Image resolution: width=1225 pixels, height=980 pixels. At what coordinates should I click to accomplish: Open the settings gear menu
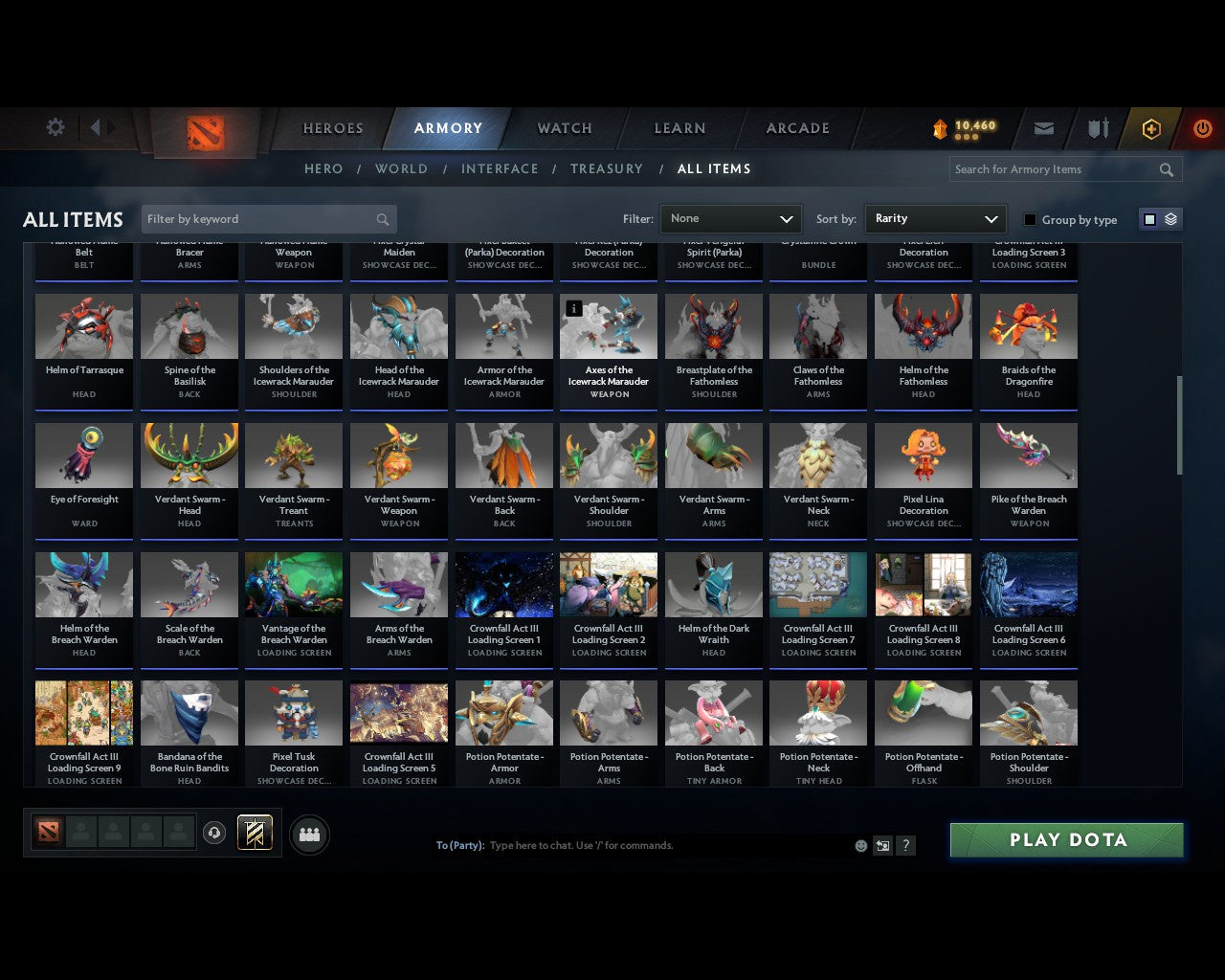click(55, 127)
